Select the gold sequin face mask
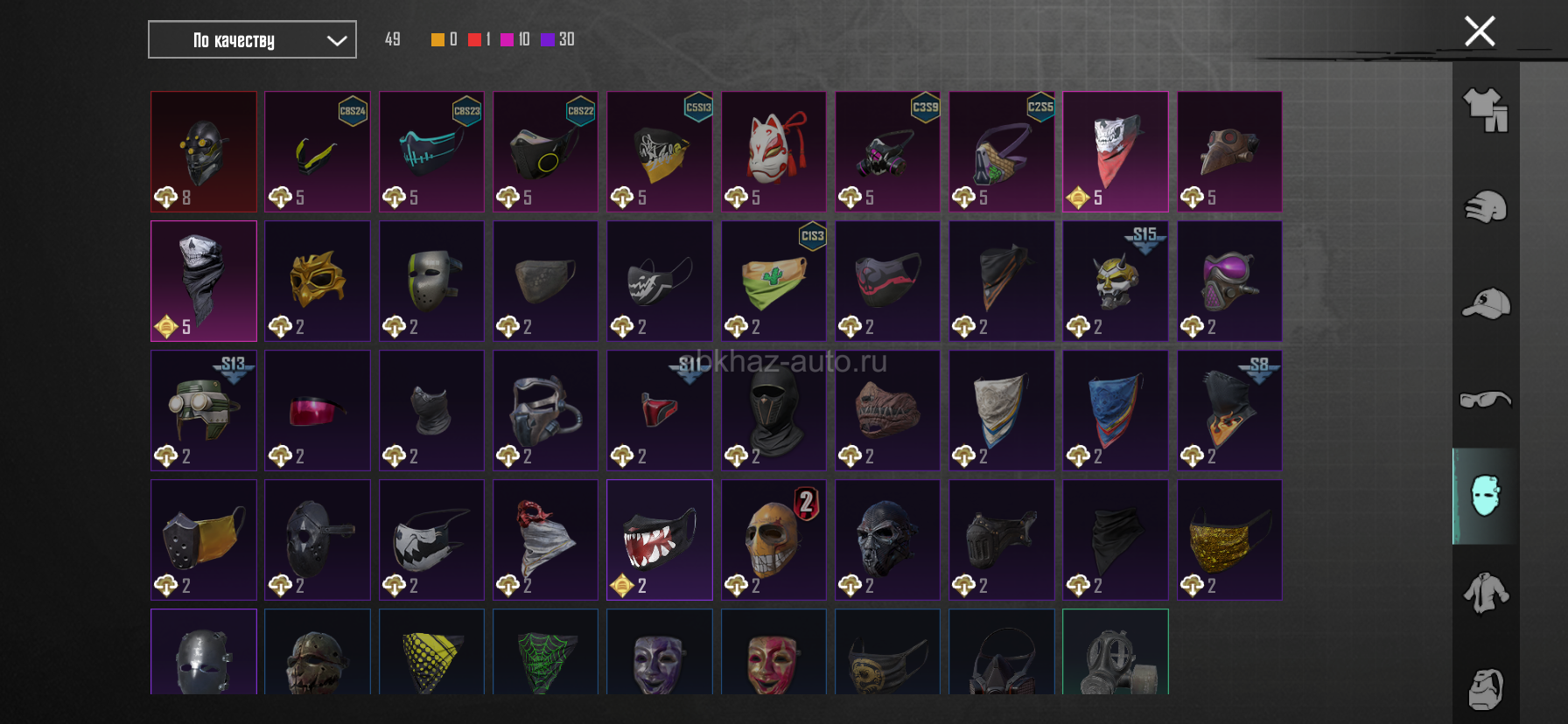The image size is (1568, 724). (x=1229, y=539)
